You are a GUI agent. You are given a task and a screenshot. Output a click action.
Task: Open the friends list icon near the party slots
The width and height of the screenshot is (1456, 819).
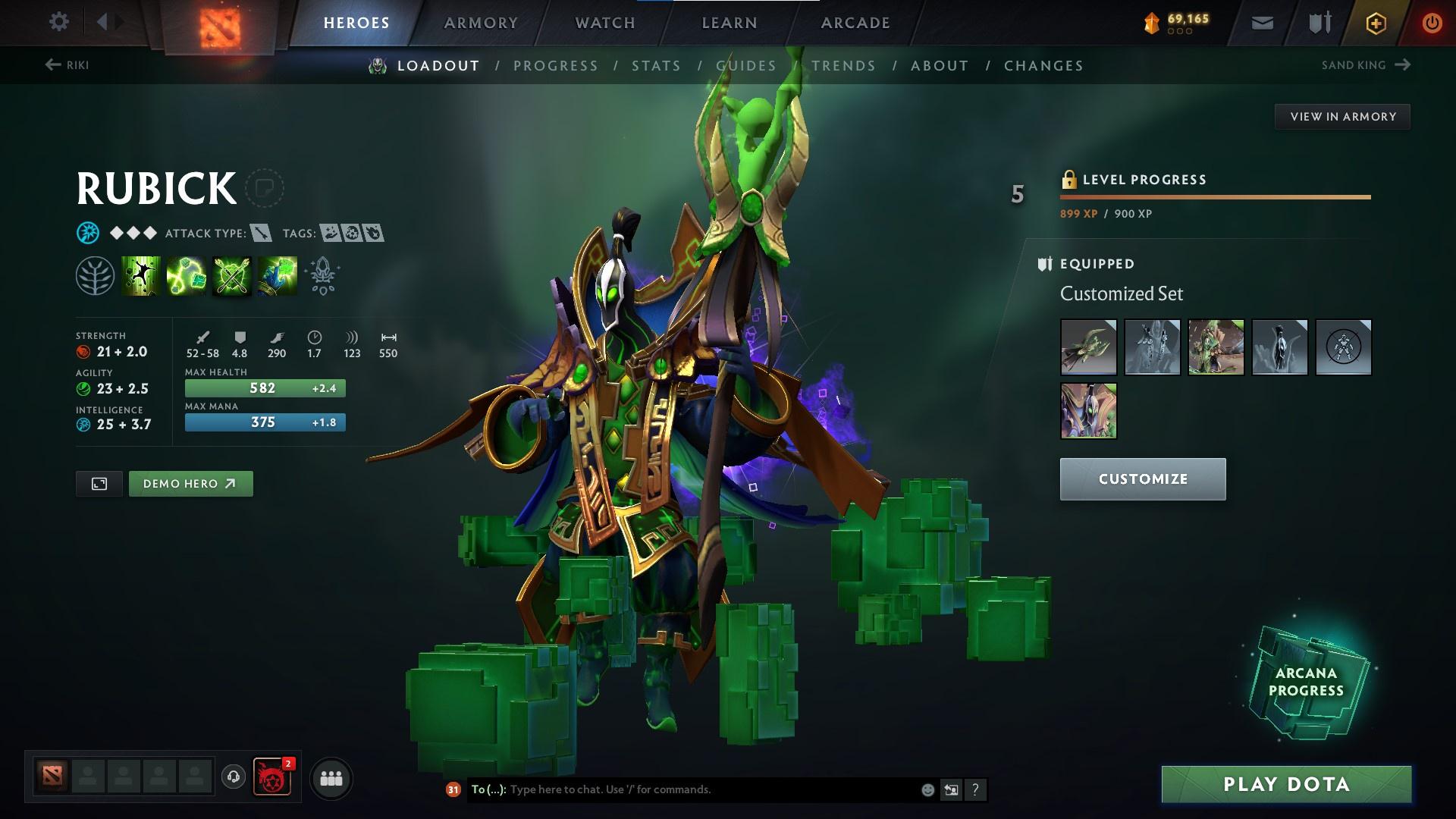coord(331,777)
